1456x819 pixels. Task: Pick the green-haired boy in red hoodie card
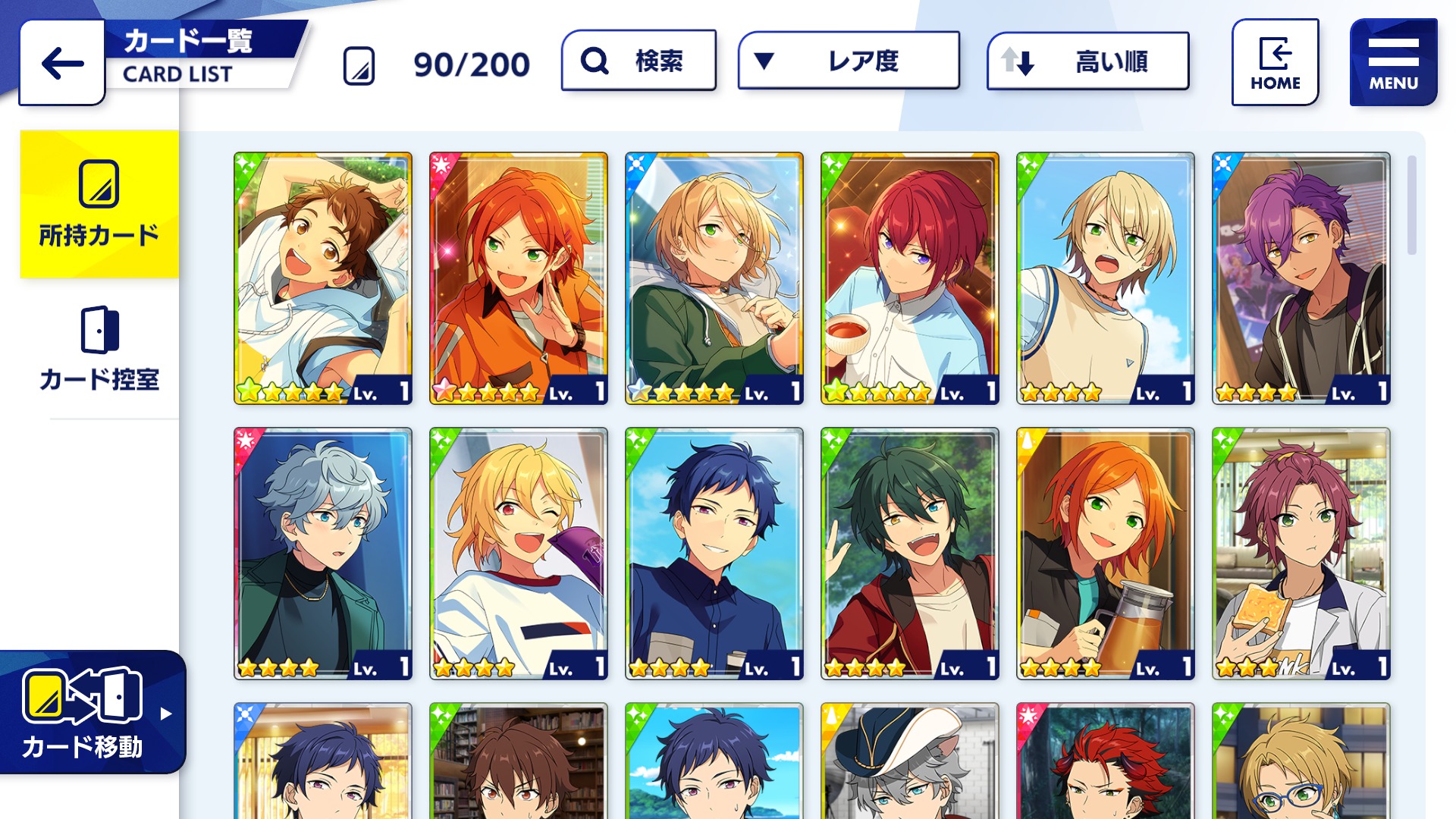pyautogui.click(x=910, y=553)
